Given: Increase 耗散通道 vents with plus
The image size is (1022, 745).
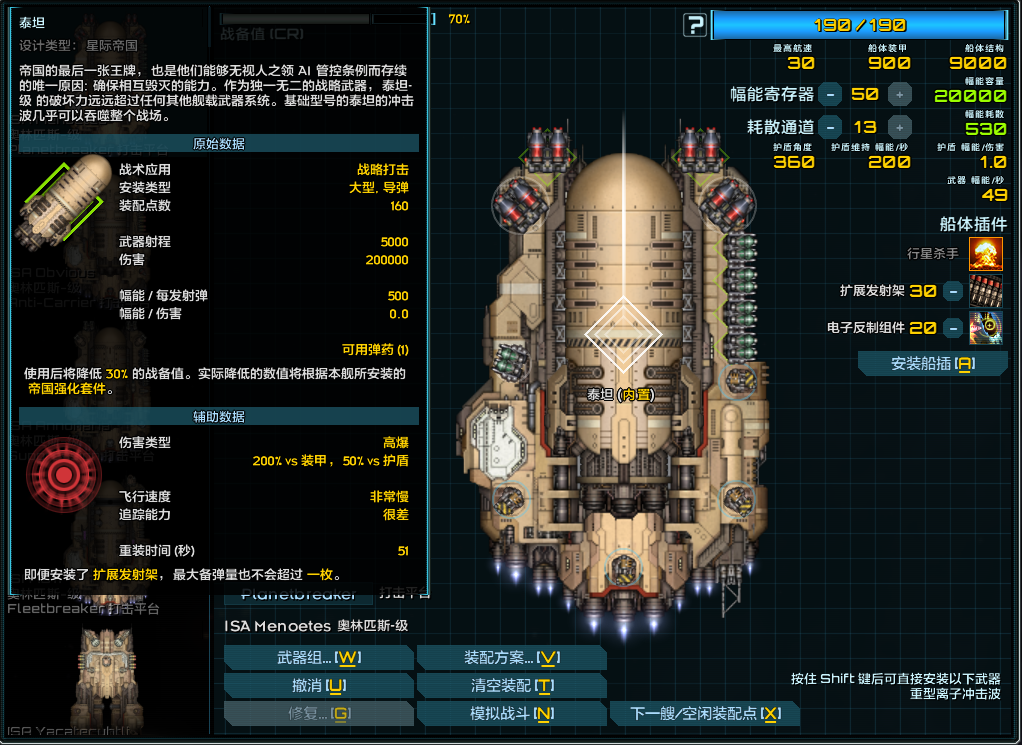Looking at the screenshot, I should coord(900,127).
